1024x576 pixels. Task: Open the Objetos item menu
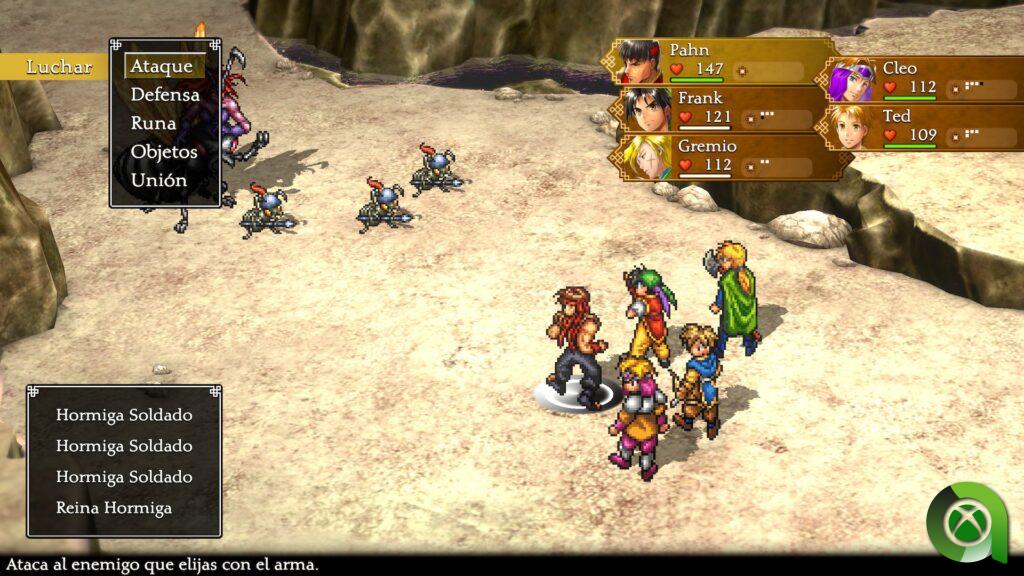pos(164,152)
